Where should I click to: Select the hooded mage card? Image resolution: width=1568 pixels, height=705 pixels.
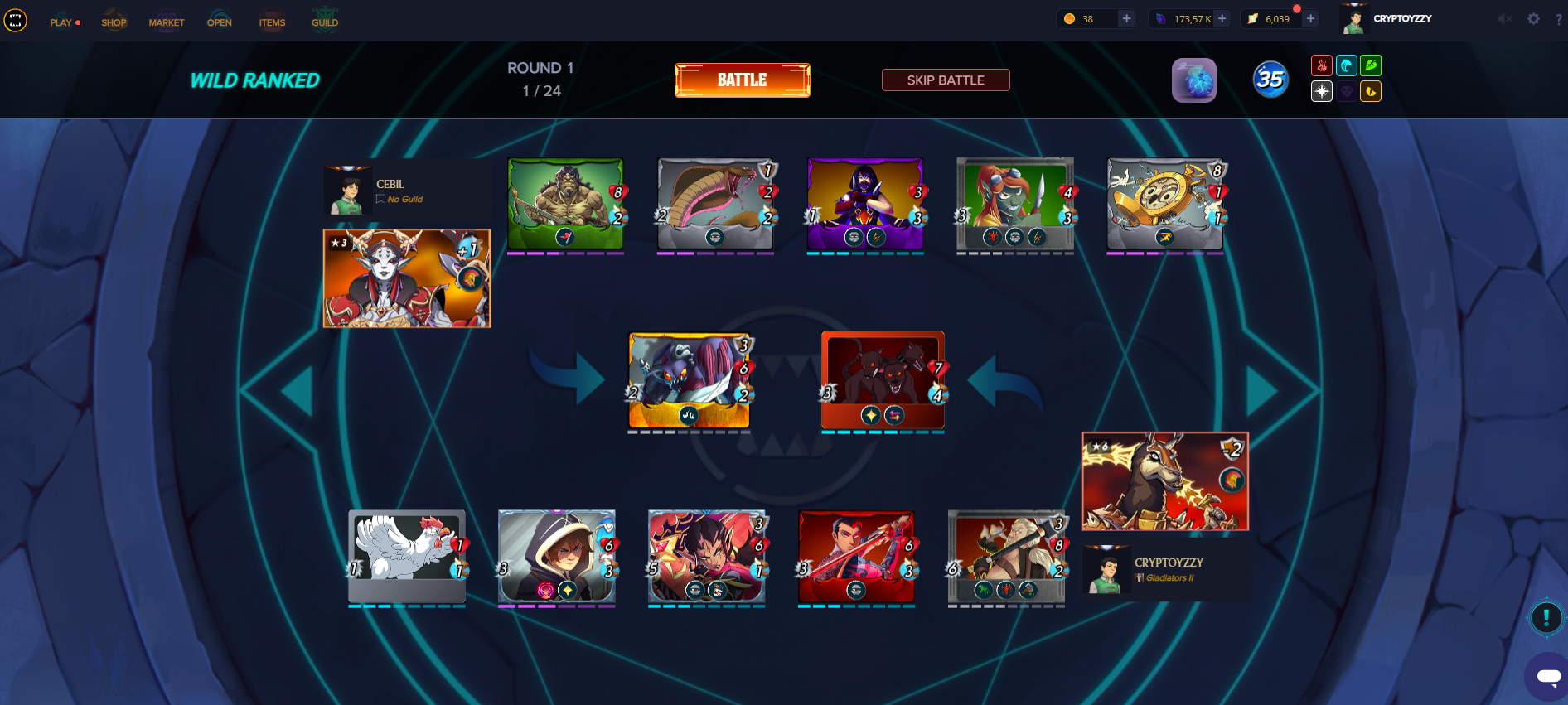pyautogui.click(x=556, y=556)
